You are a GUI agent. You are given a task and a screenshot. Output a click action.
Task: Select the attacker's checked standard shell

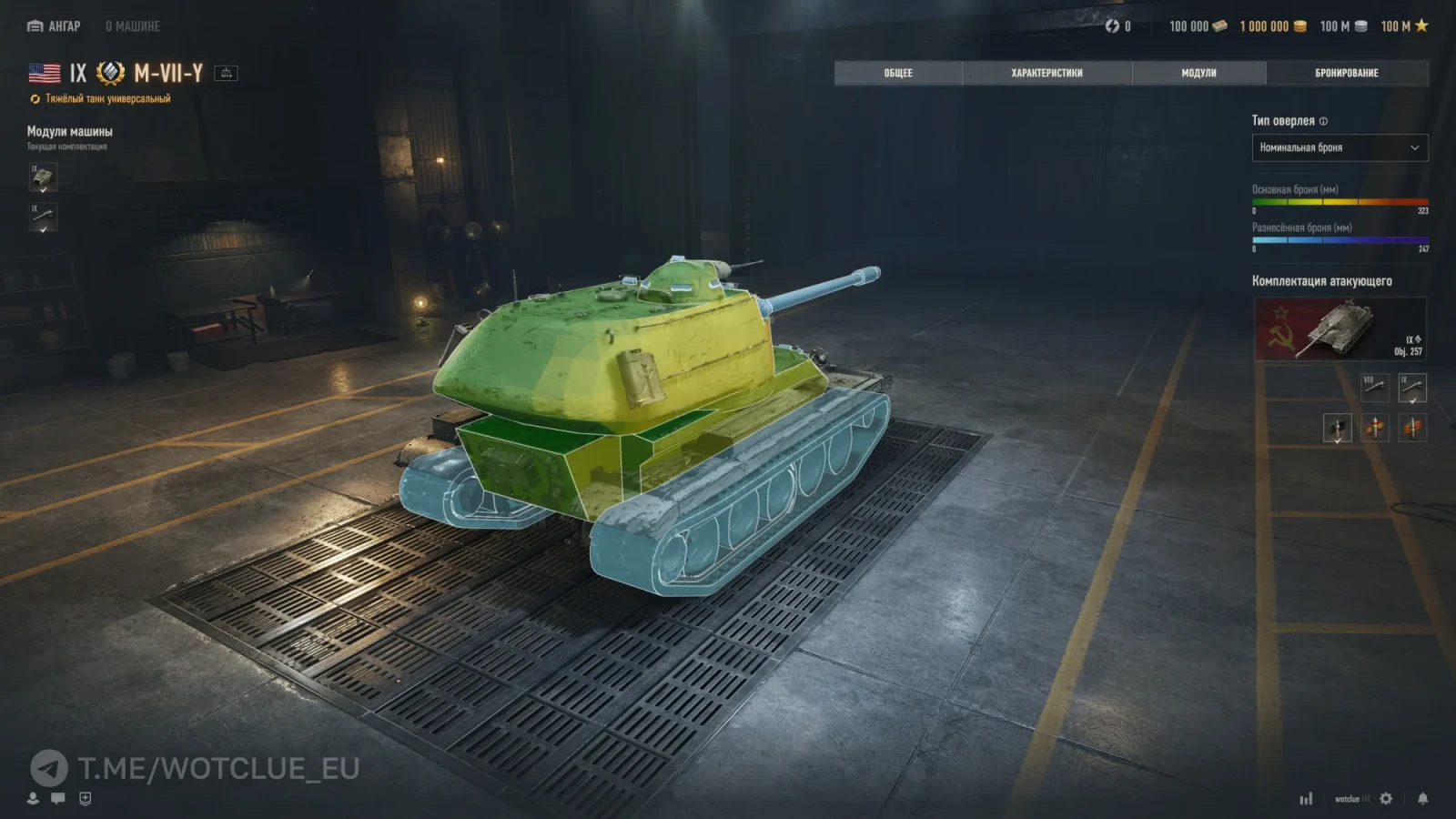(x=1337, y=427)
